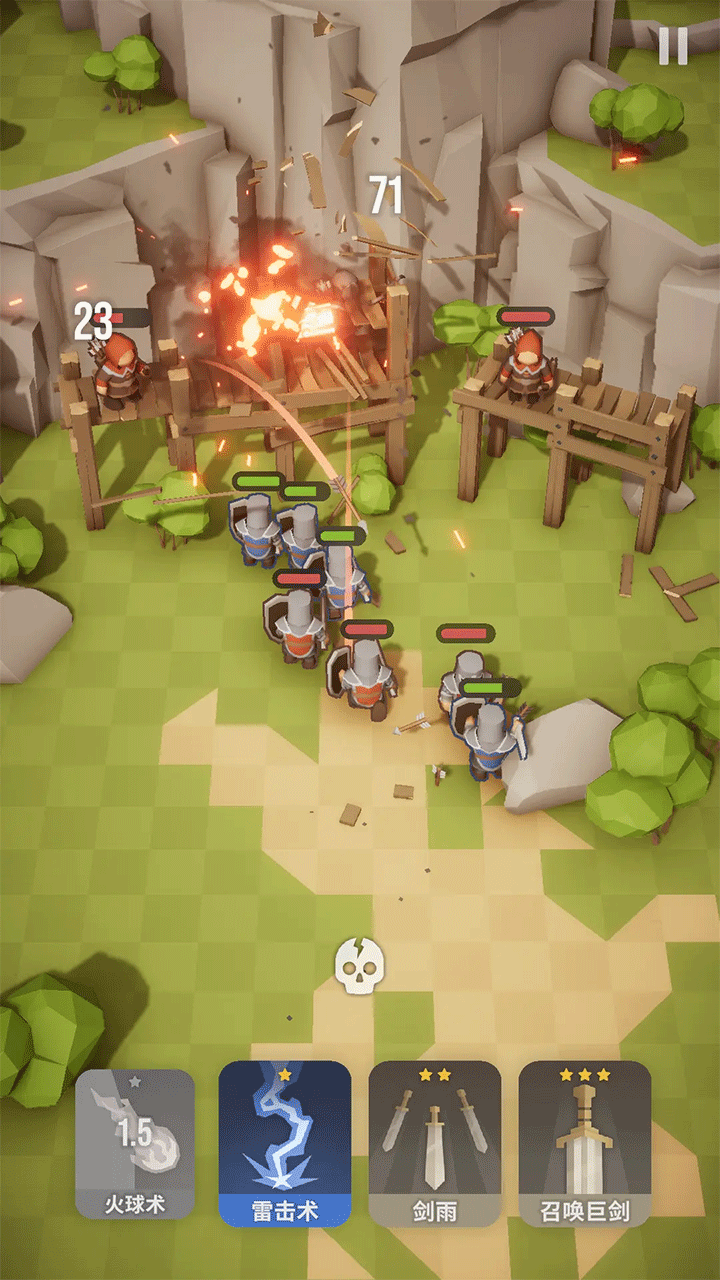Pause the game with the pause button
Image resolution: width=720 pixels, height=1280 pixels.
pos(673,46)
